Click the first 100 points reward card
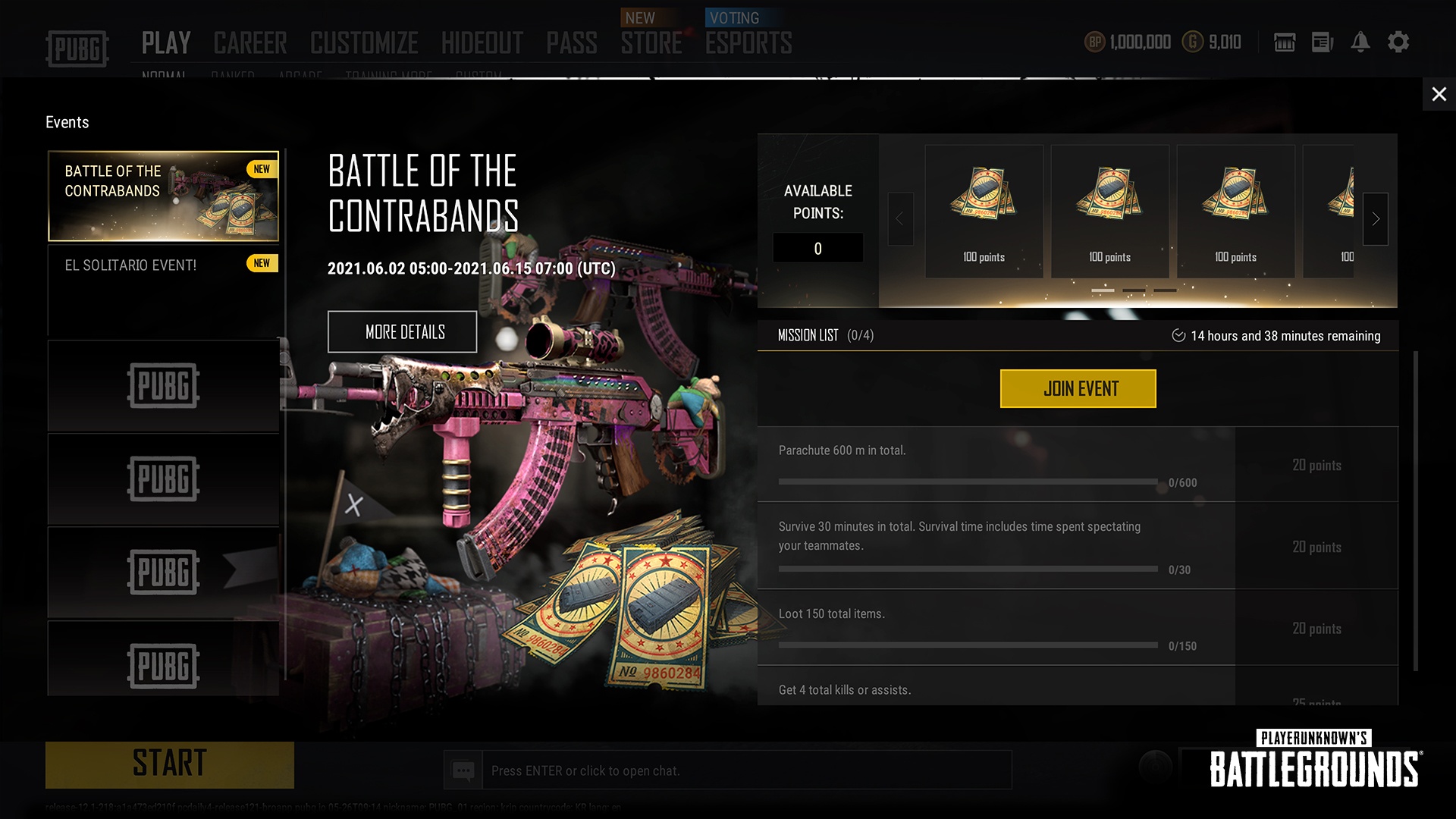1456x819 pixels. point(984,210)
